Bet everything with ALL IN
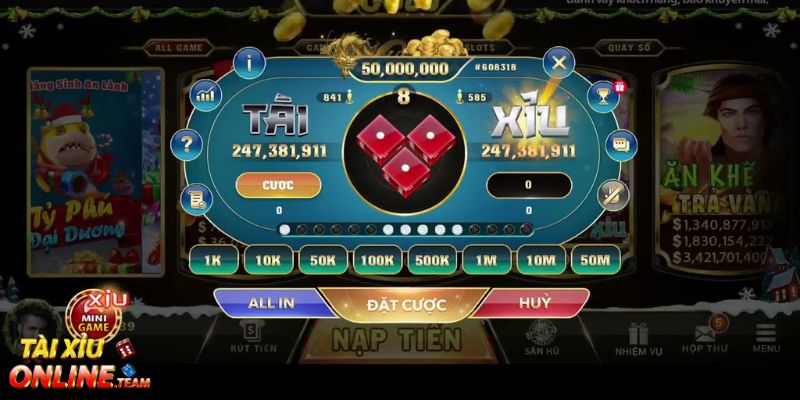This screenshot has height=400, width=800. coord(271,303)
